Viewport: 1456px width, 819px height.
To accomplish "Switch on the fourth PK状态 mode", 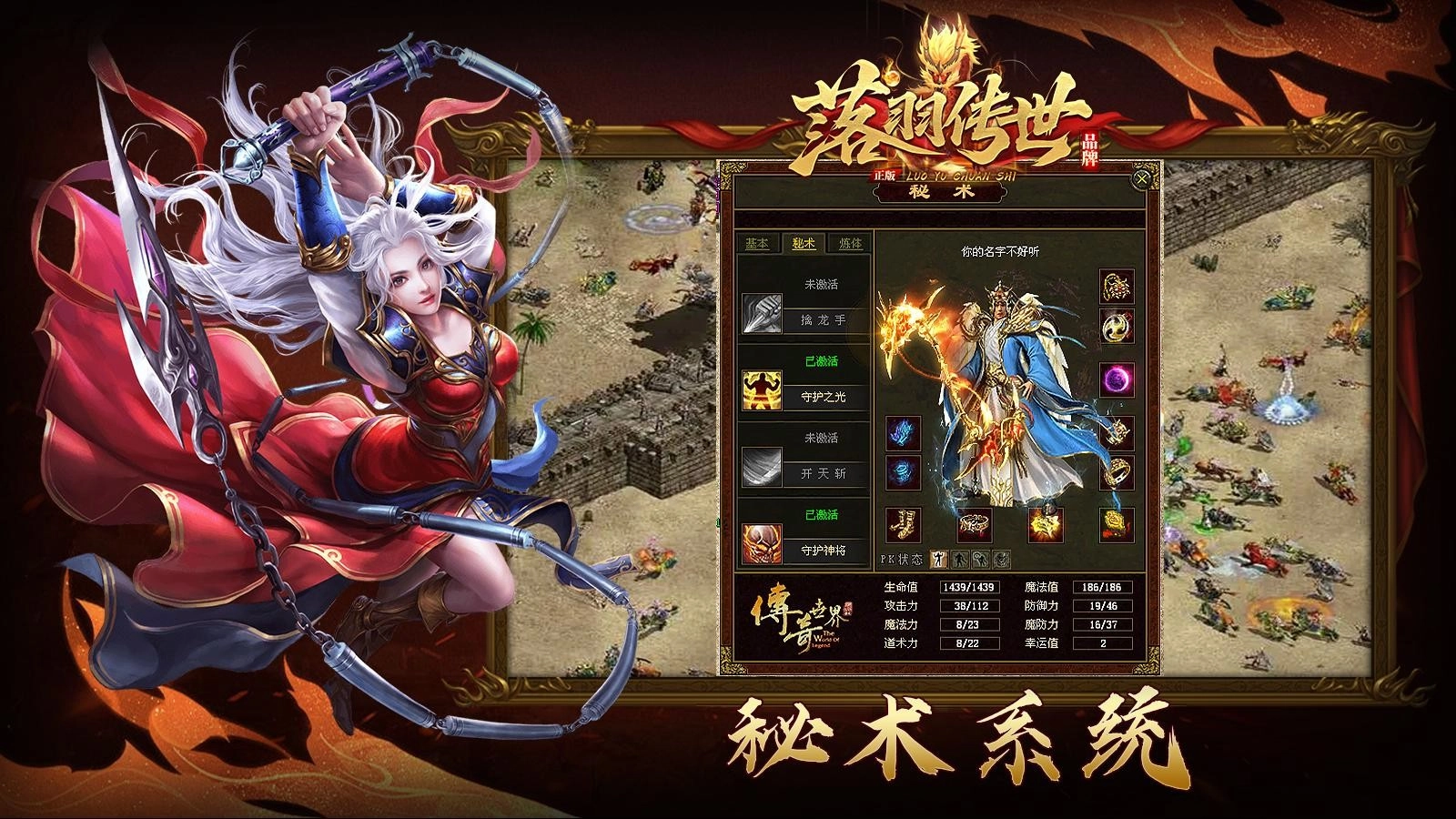I will [x=1003, y=559].
